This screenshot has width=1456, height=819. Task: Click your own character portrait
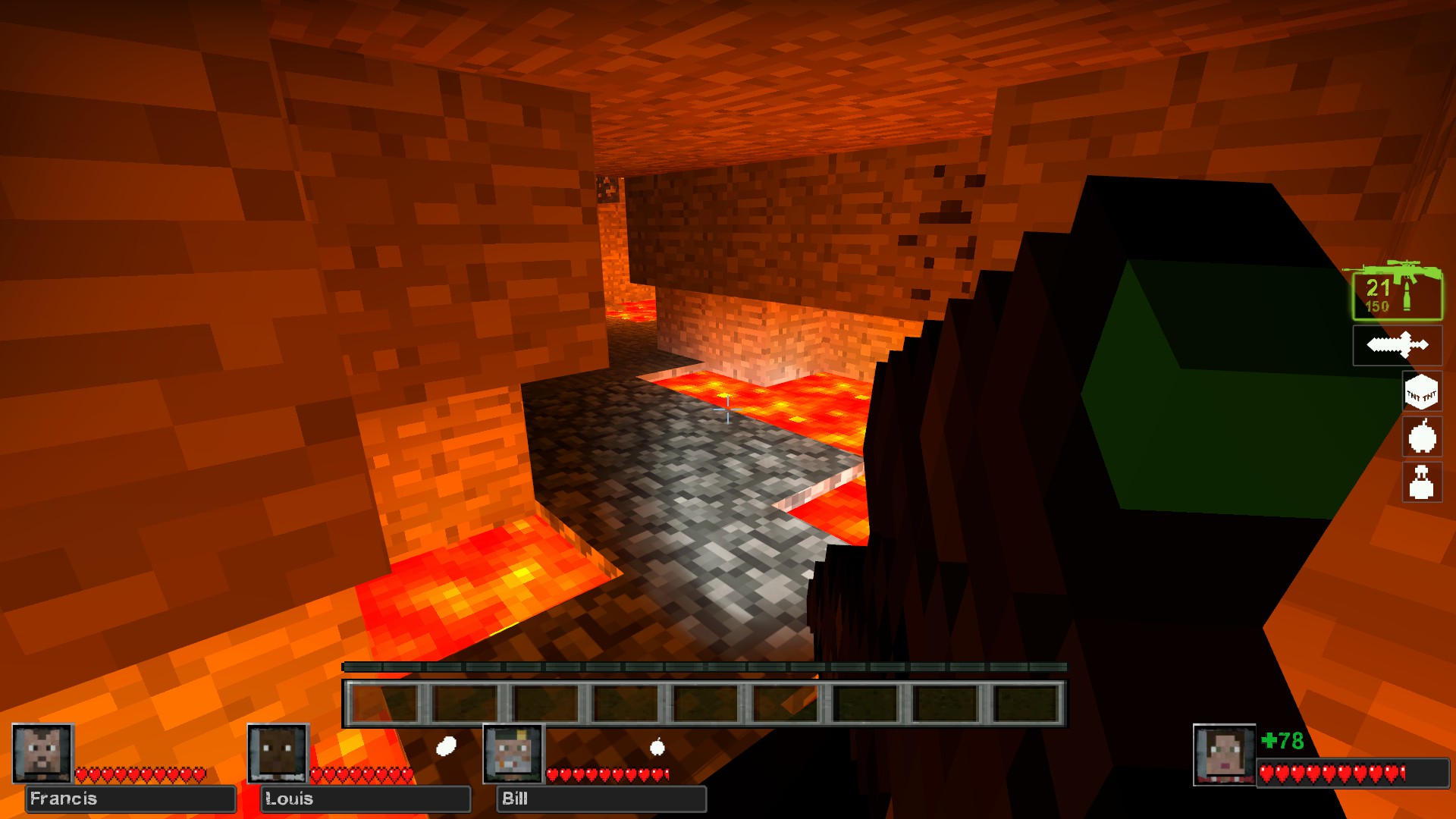pos(1224,755)
